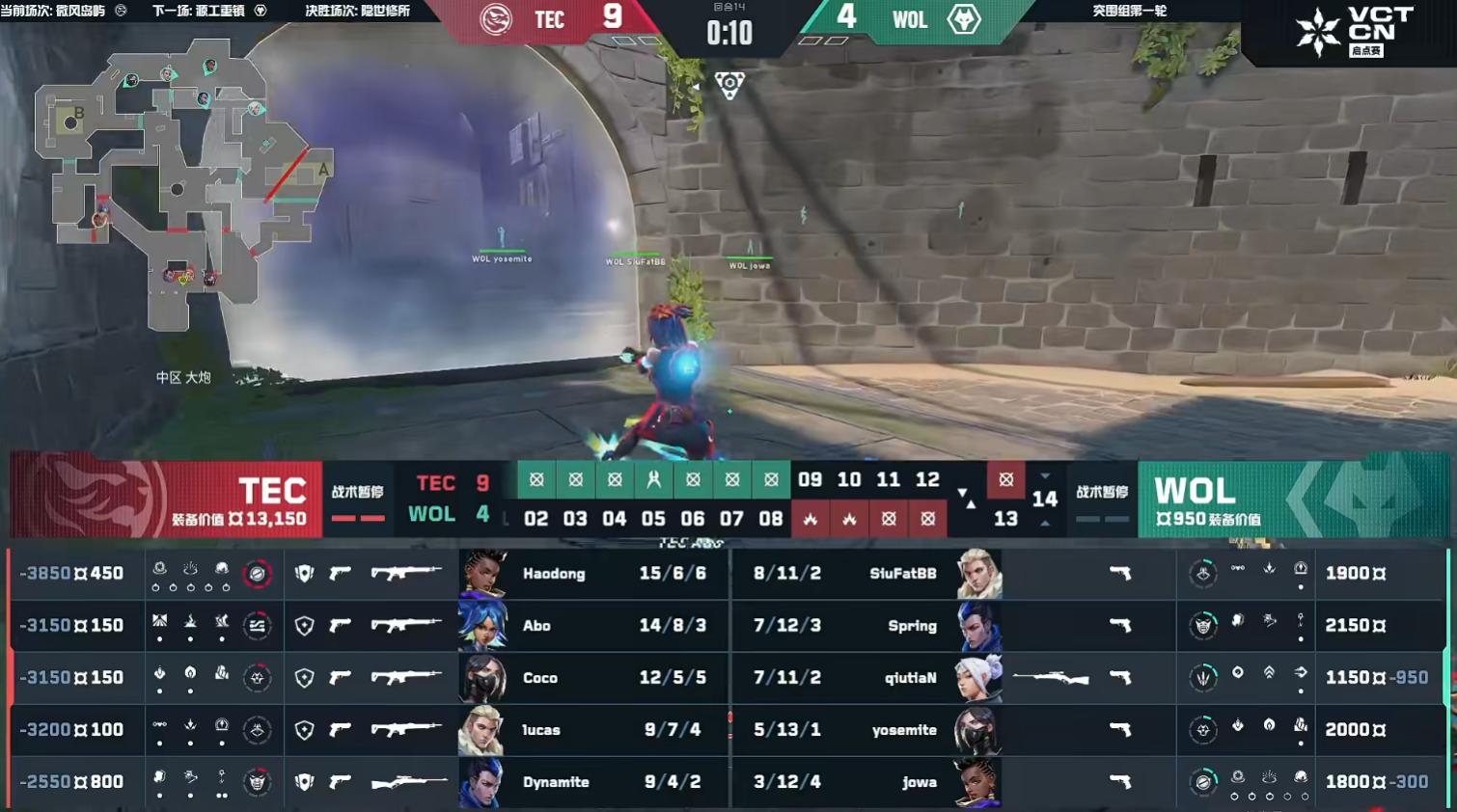Select qiutiaN's agent portrait
Image resolution: width=1457 pixels, height=812 pixels.
coord(978,678)
